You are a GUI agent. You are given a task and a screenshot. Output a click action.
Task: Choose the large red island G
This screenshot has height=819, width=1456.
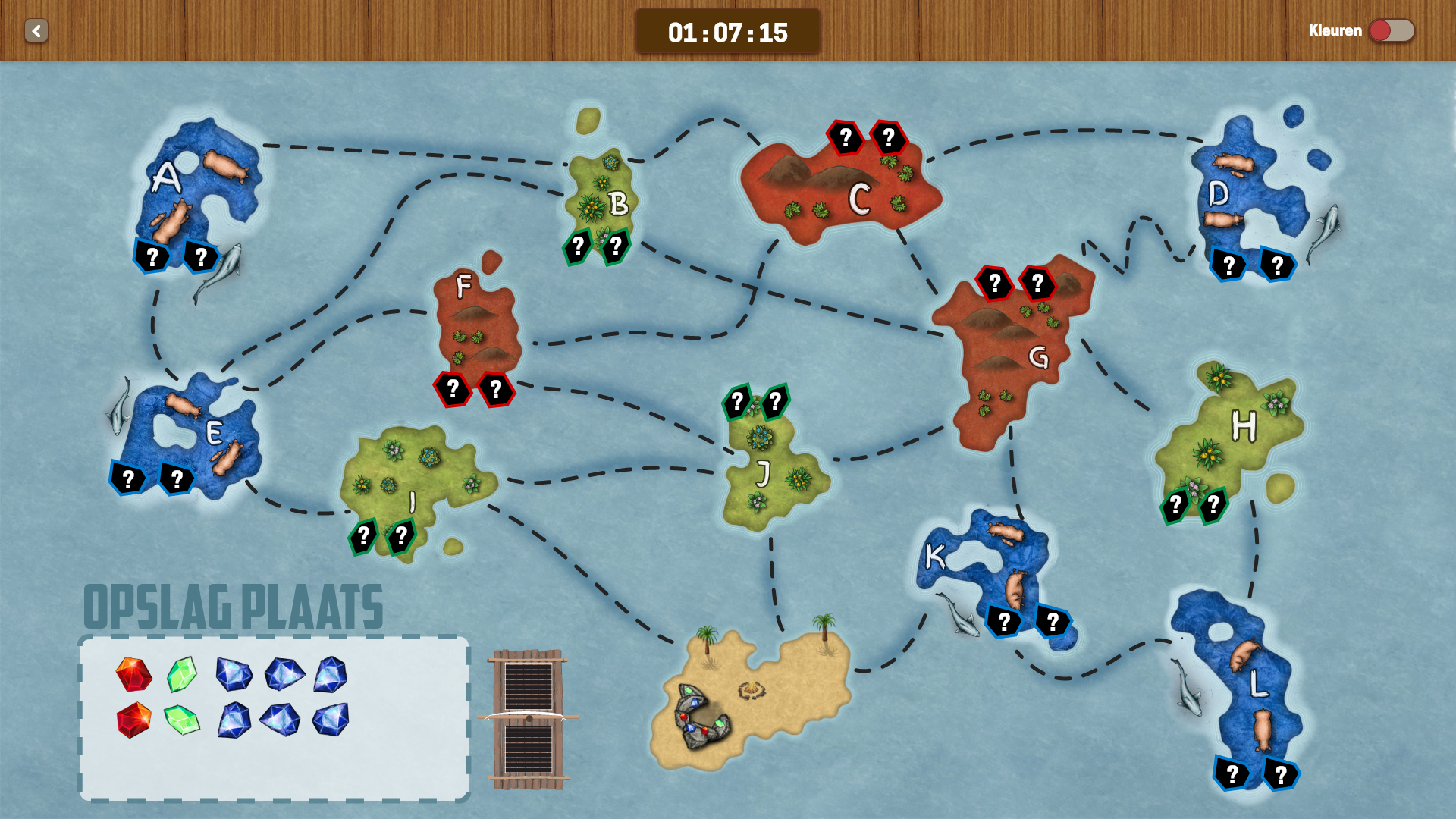[1009, 356]
